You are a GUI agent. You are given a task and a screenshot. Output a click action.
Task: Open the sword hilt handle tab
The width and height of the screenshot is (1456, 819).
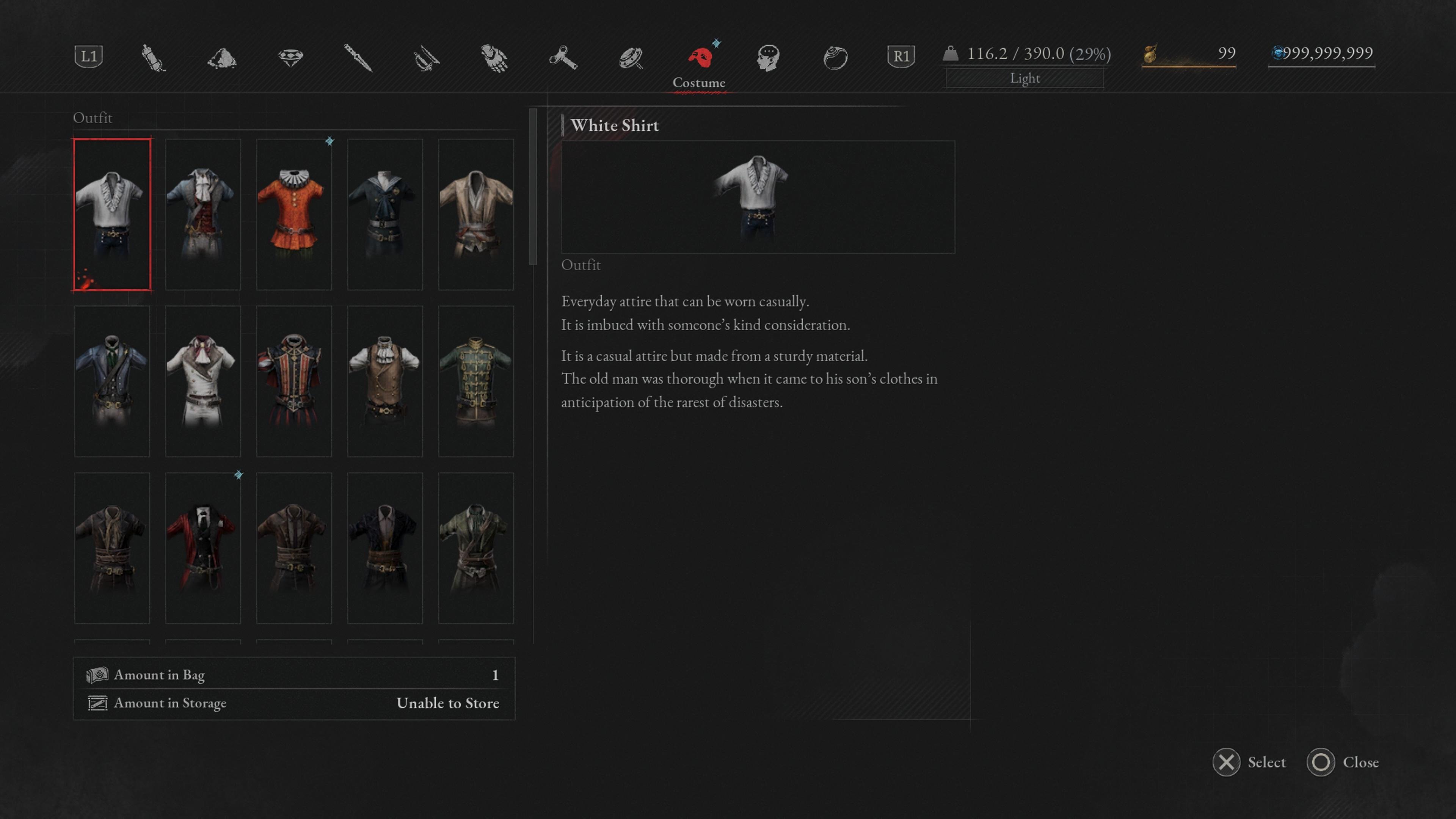(x=425, y=57)
